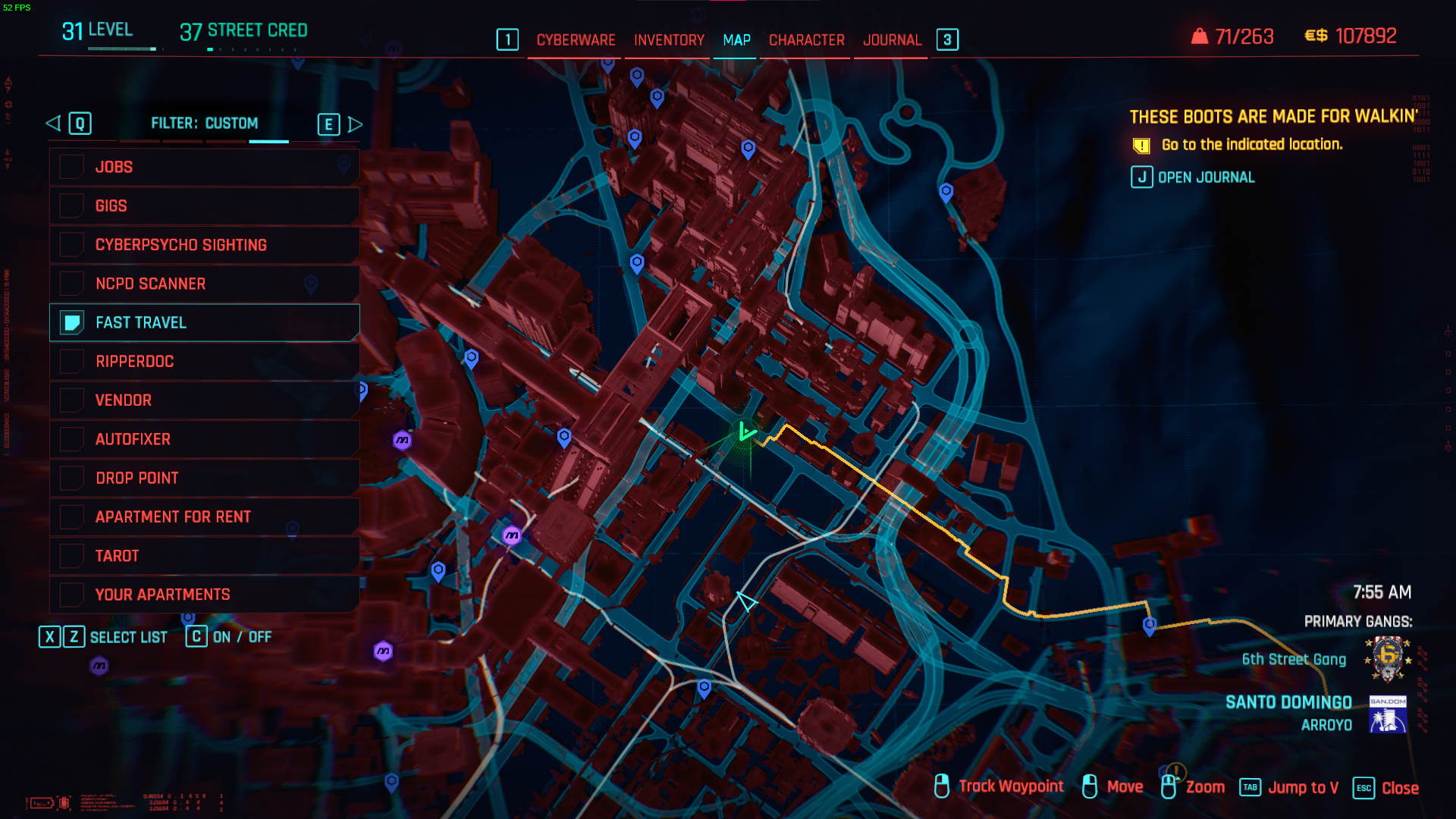Image resolution: width=1456 pixels, height=819 pixels.
Task: Toggle the Vendor filter
Action: click(x=72, y=400)
